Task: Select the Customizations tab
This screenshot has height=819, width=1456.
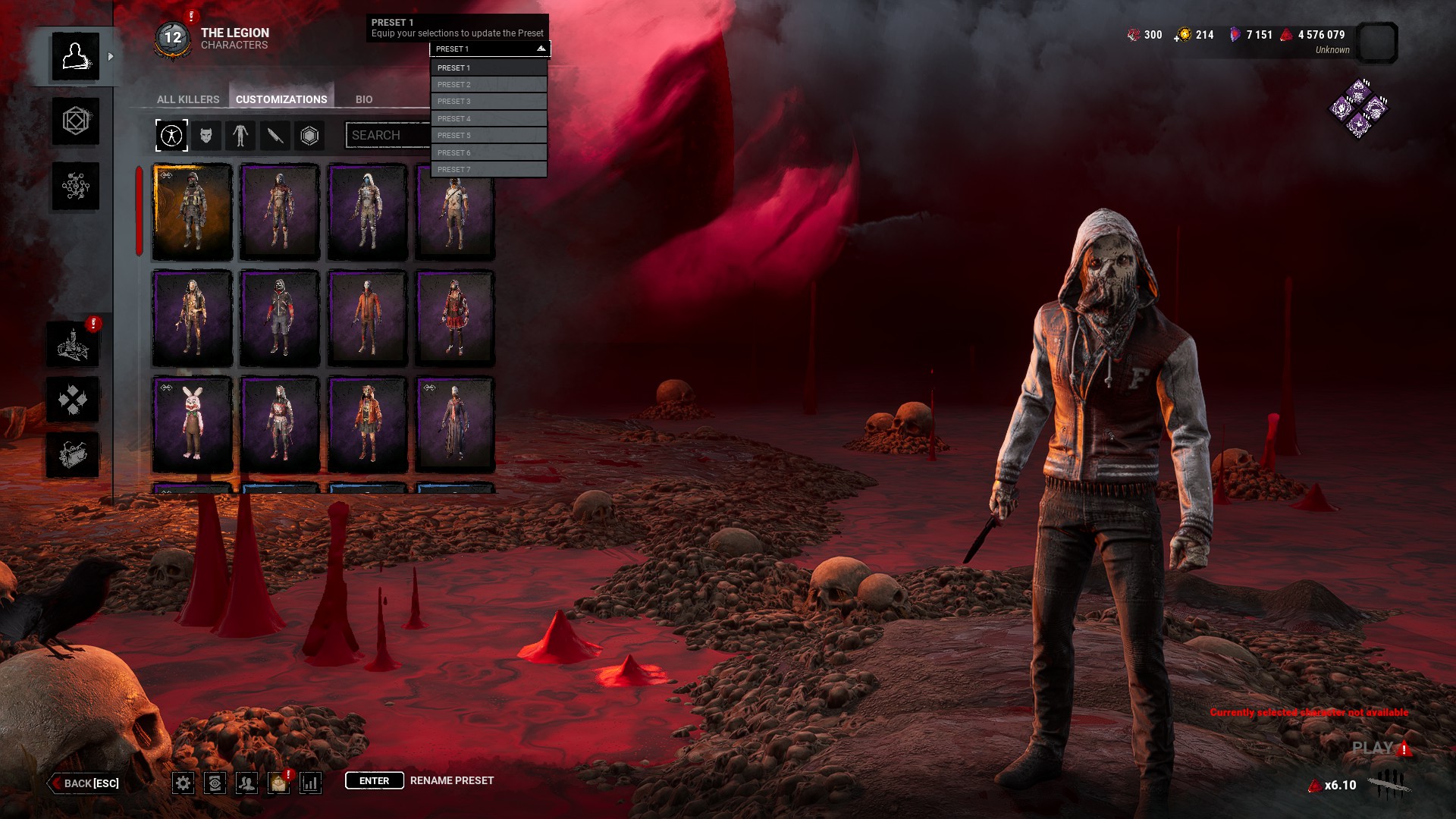Action: click(x=281, y=99)
